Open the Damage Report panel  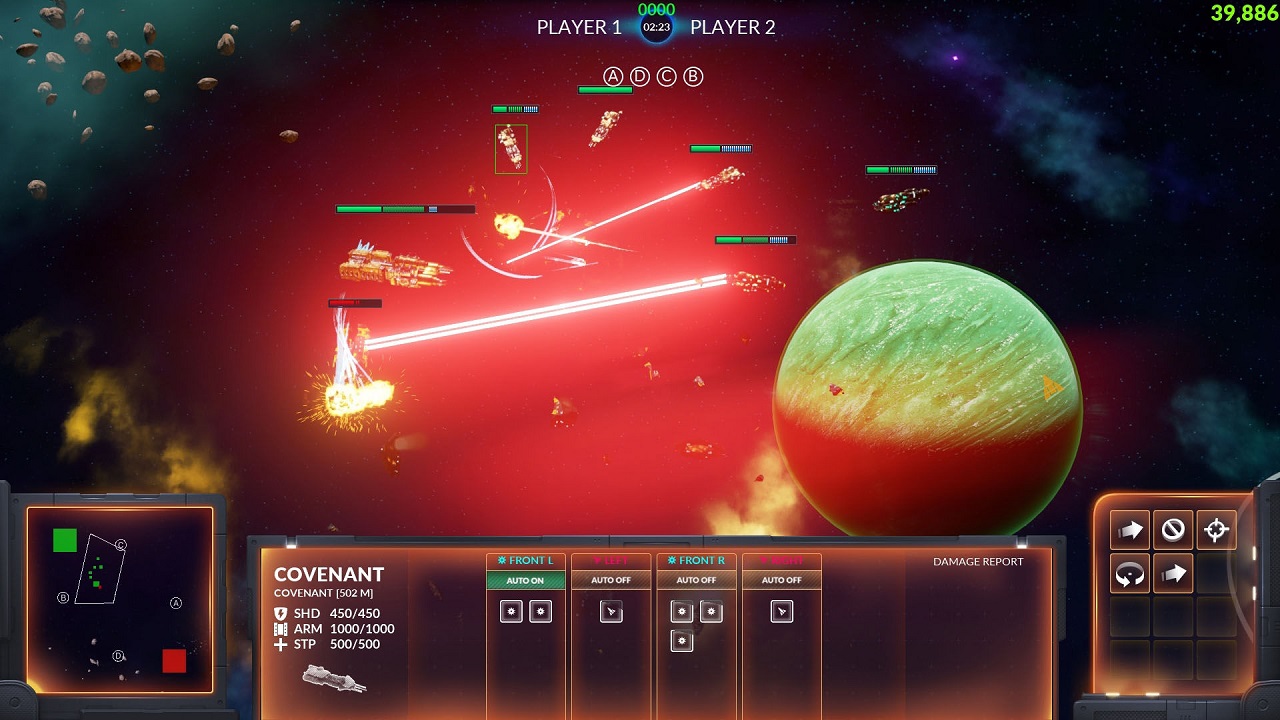978,562
